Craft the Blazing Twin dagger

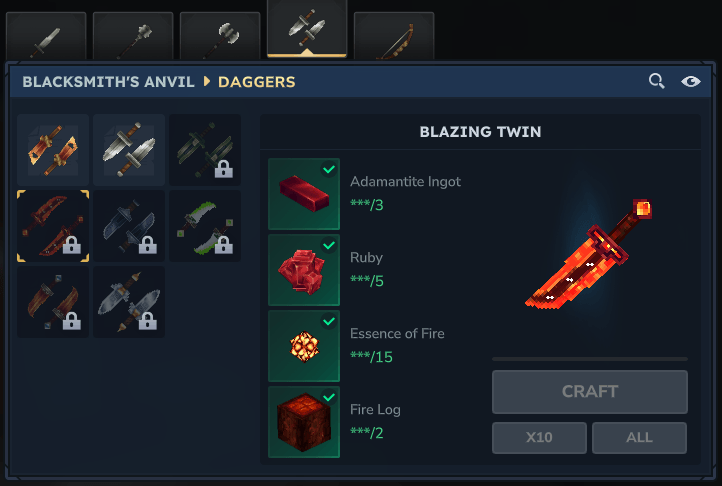590,392
